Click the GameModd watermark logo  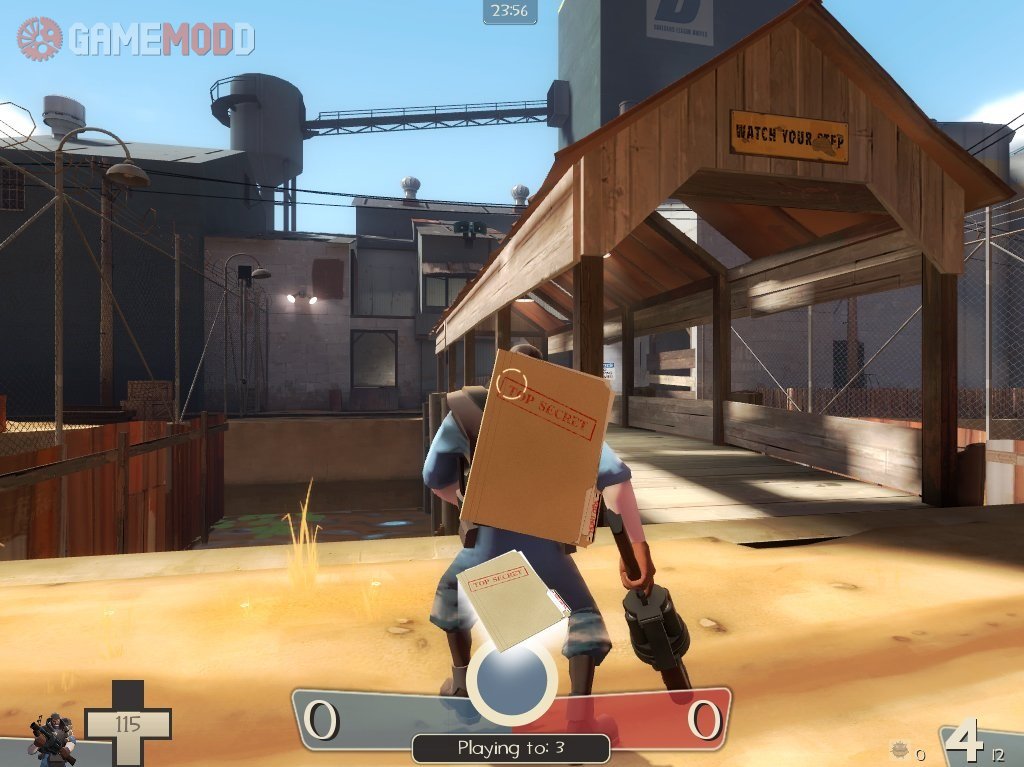tap(136, 39)
